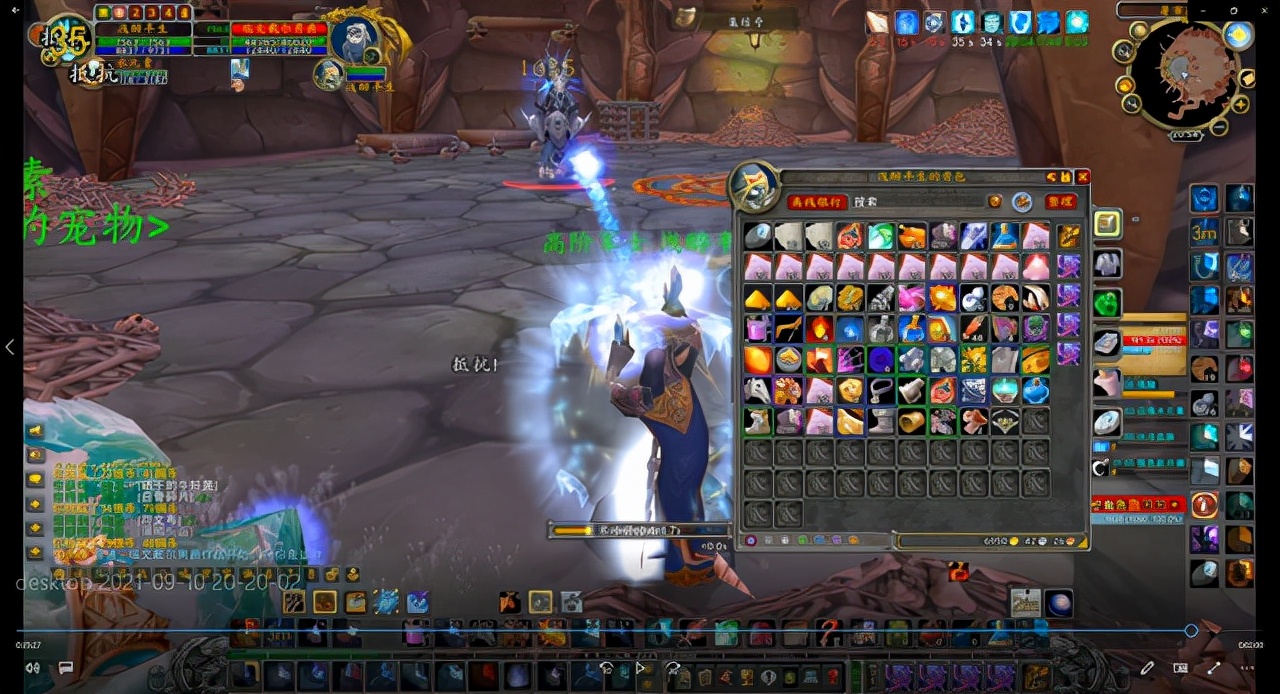
Task: Toggle fullscreen with the expand arrows icon
Action: [x=1213, y=667]
